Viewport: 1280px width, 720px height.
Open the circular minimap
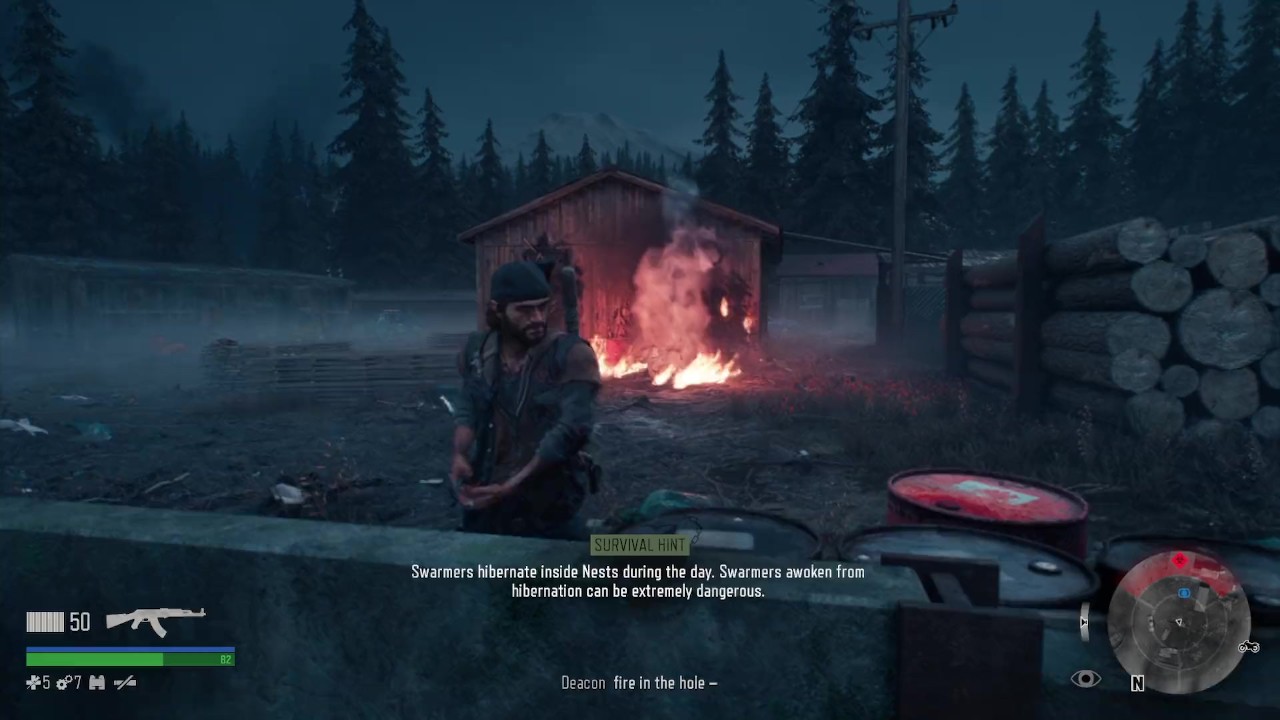(1179, 621)
